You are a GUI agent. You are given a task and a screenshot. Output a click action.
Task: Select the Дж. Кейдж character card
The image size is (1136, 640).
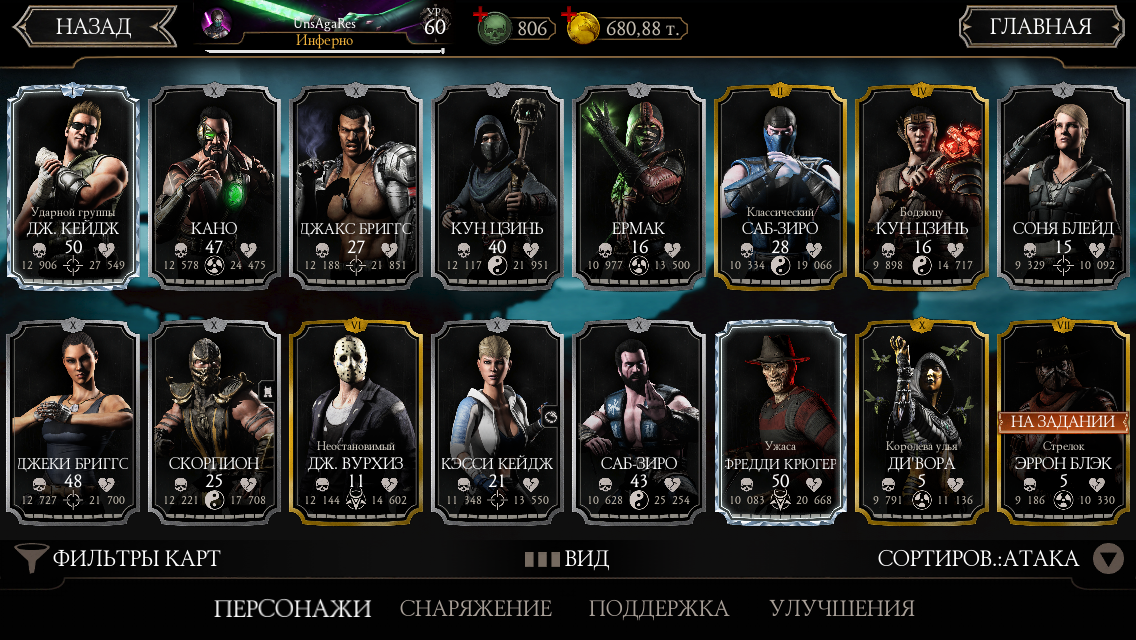tap(73, 185)
